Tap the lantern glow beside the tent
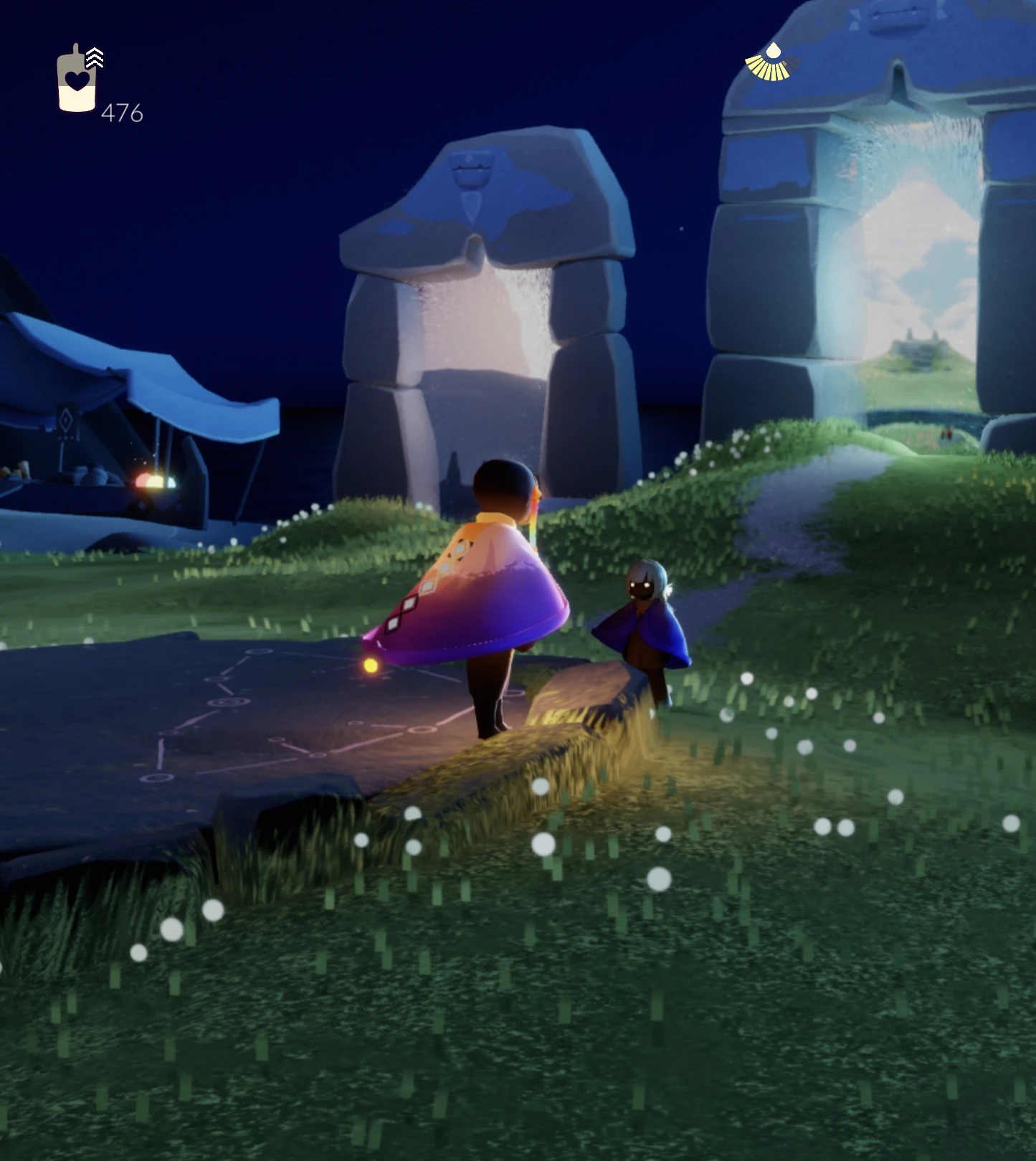 pos(153,480)
